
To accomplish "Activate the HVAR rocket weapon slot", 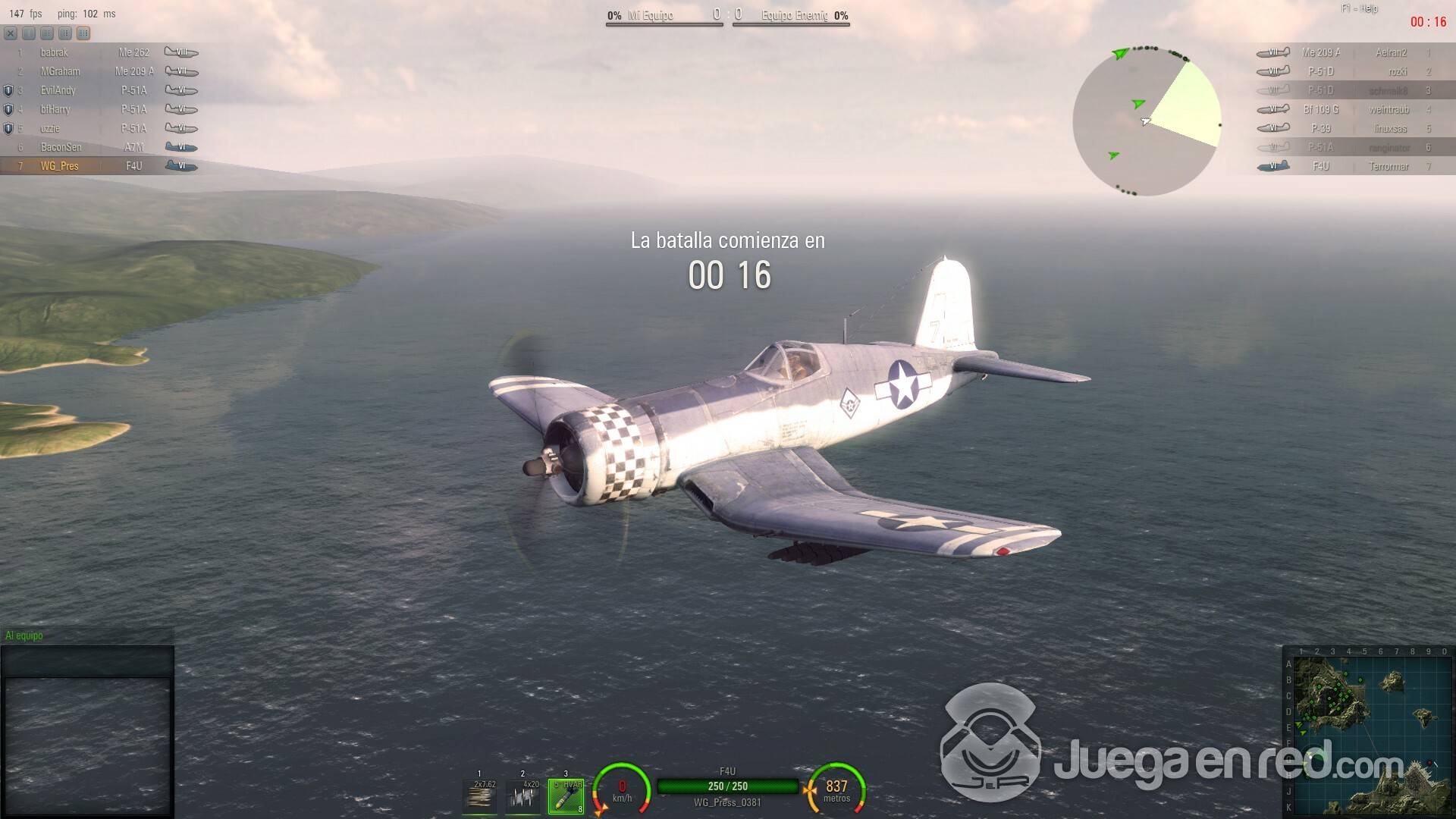I will pyautogui.click(x=566, y=795).
